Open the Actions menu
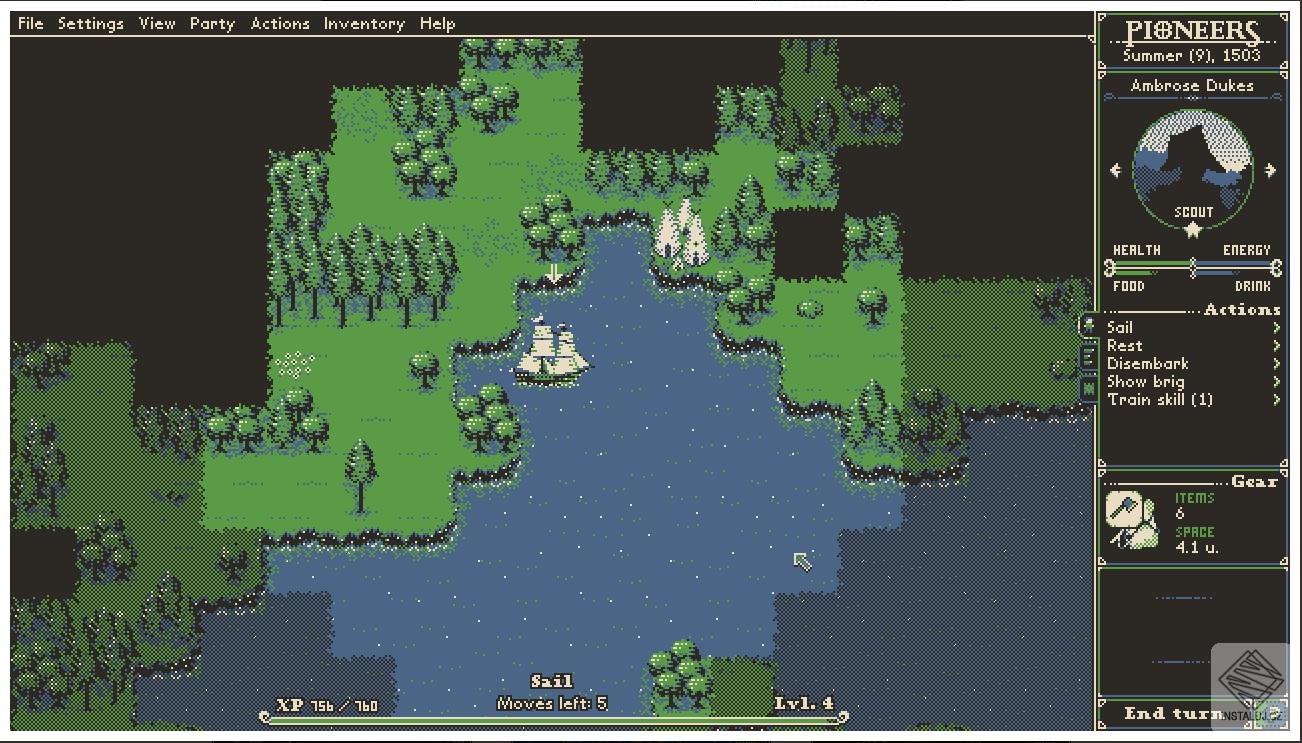 (280, 23)
